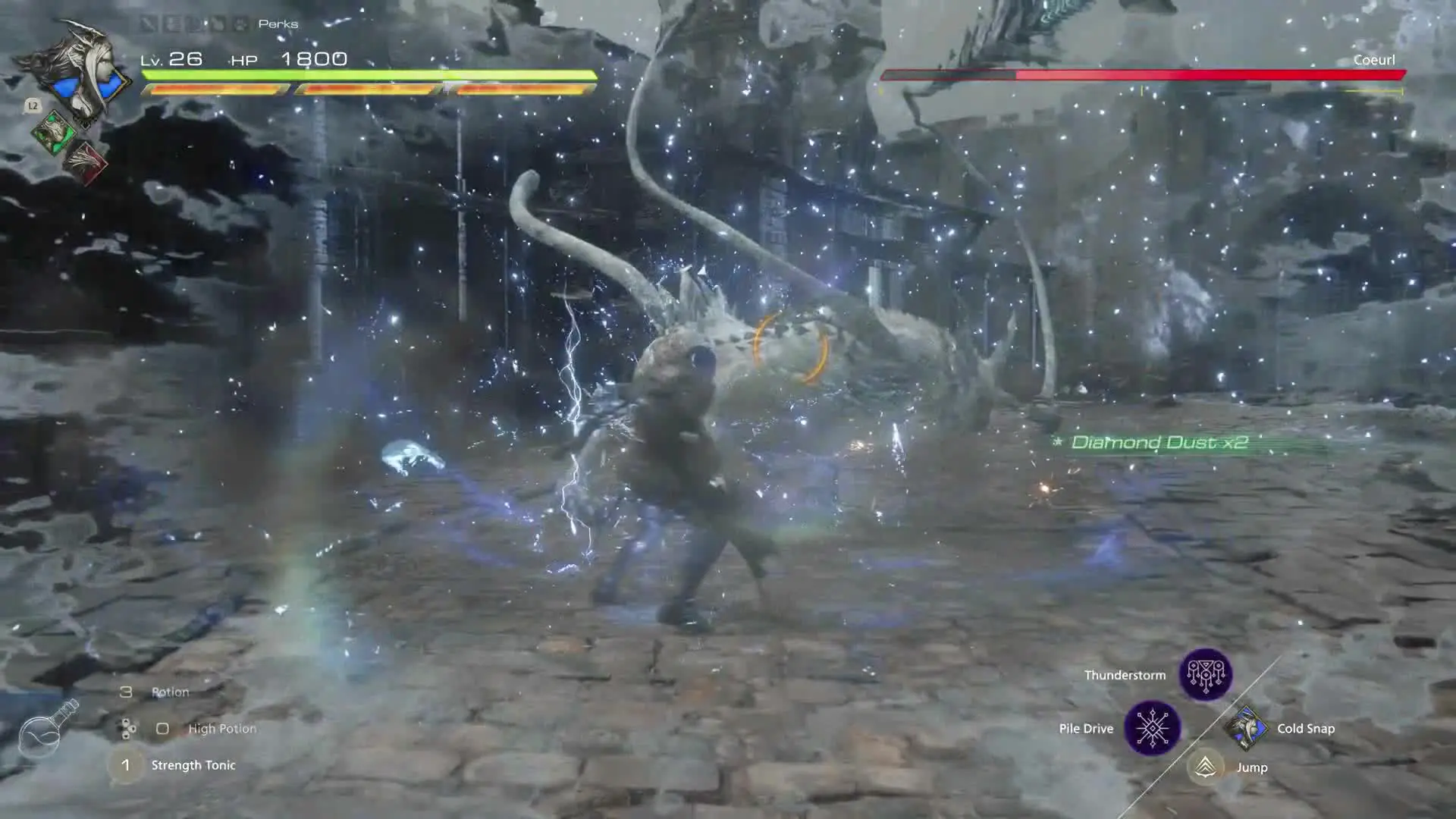The width and height of the screenshot is (1456, 819).
Task: Activate the Thunderstorm ability icon
Action: pos(1205,674)
